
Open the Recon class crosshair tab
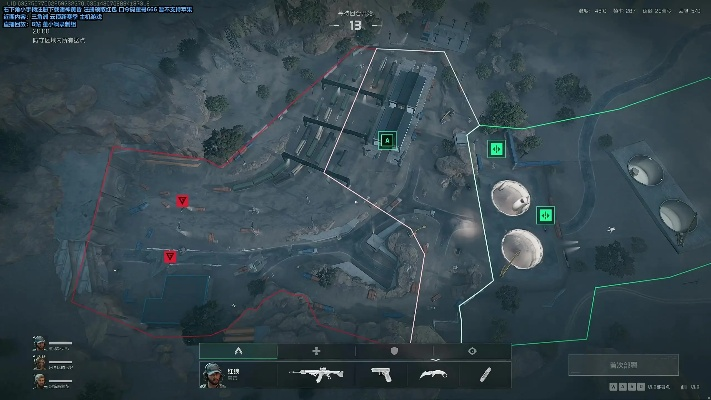click(x=472, y=351)
